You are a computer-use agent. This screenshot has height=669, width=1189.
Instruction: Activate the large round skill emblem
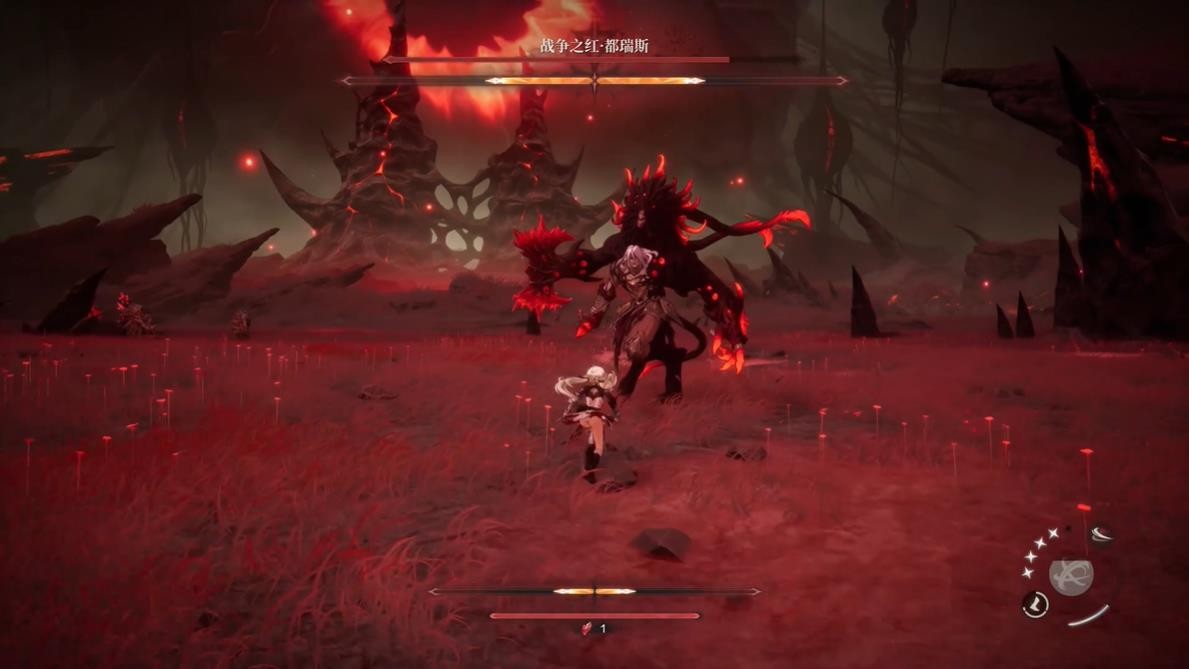(1070, 576)
